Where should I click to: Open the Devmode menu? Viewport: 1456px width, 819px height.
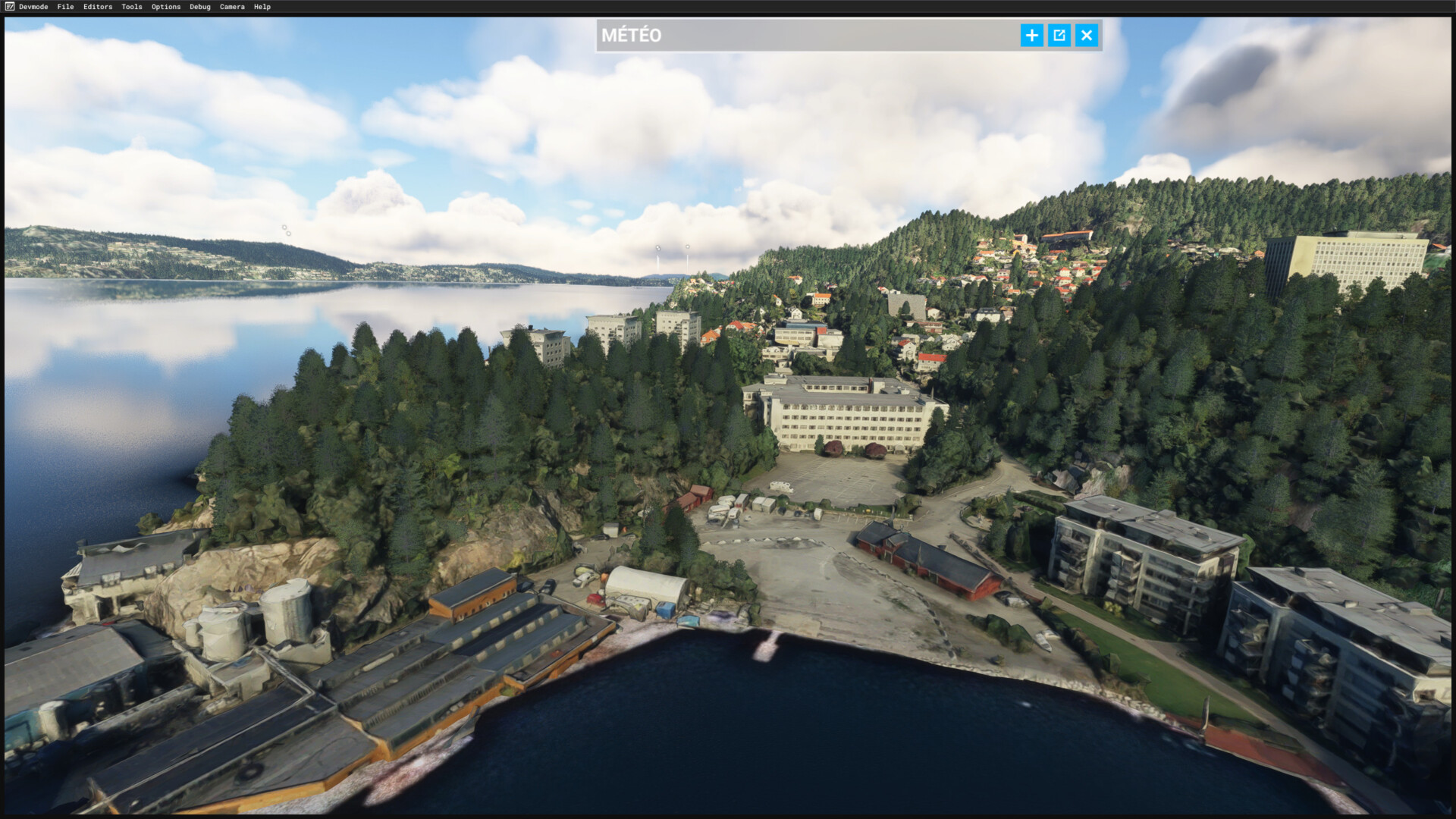pos(33,7)
